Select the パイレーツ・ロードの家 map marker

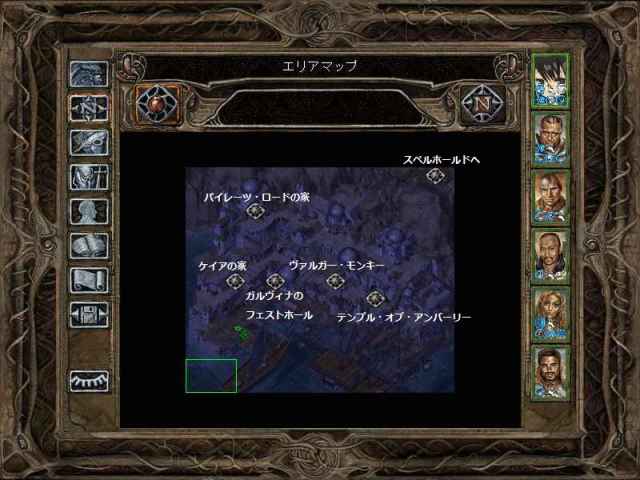pos(255,212)
